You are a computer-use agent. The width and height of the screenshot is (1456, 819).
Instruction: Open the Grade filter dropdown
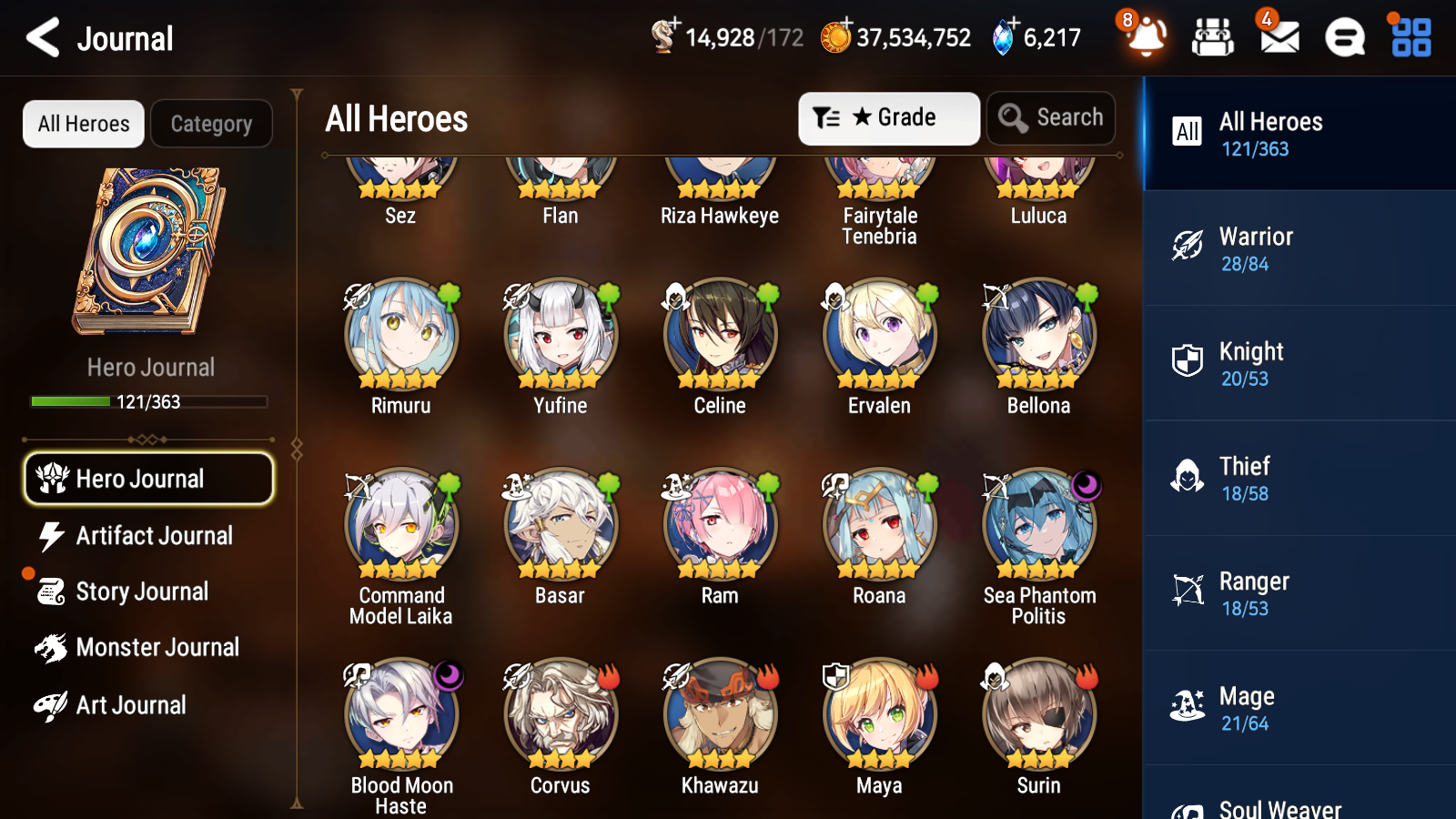pos(888,117)
